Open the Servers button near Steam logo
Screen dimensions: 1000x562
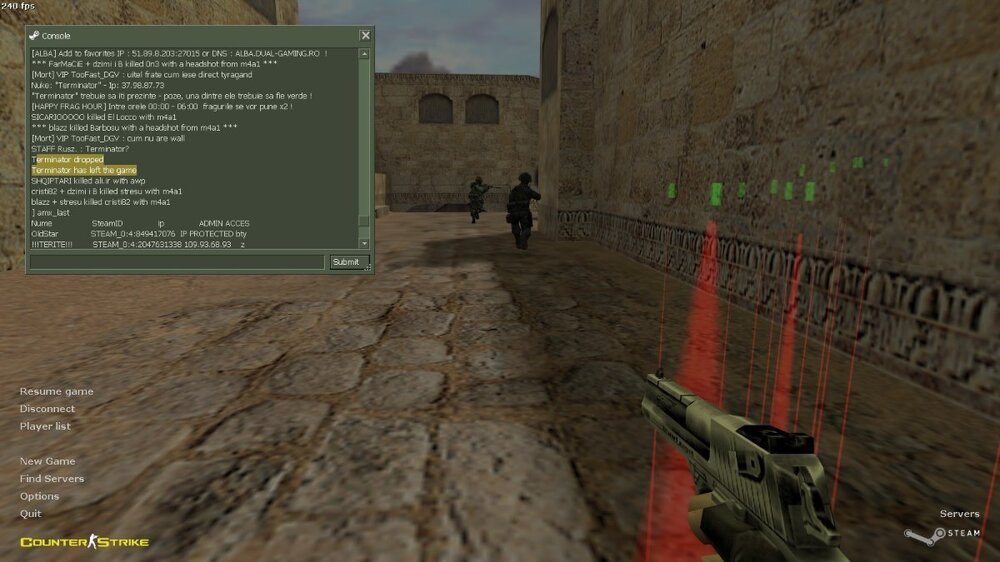pos(959,514)
